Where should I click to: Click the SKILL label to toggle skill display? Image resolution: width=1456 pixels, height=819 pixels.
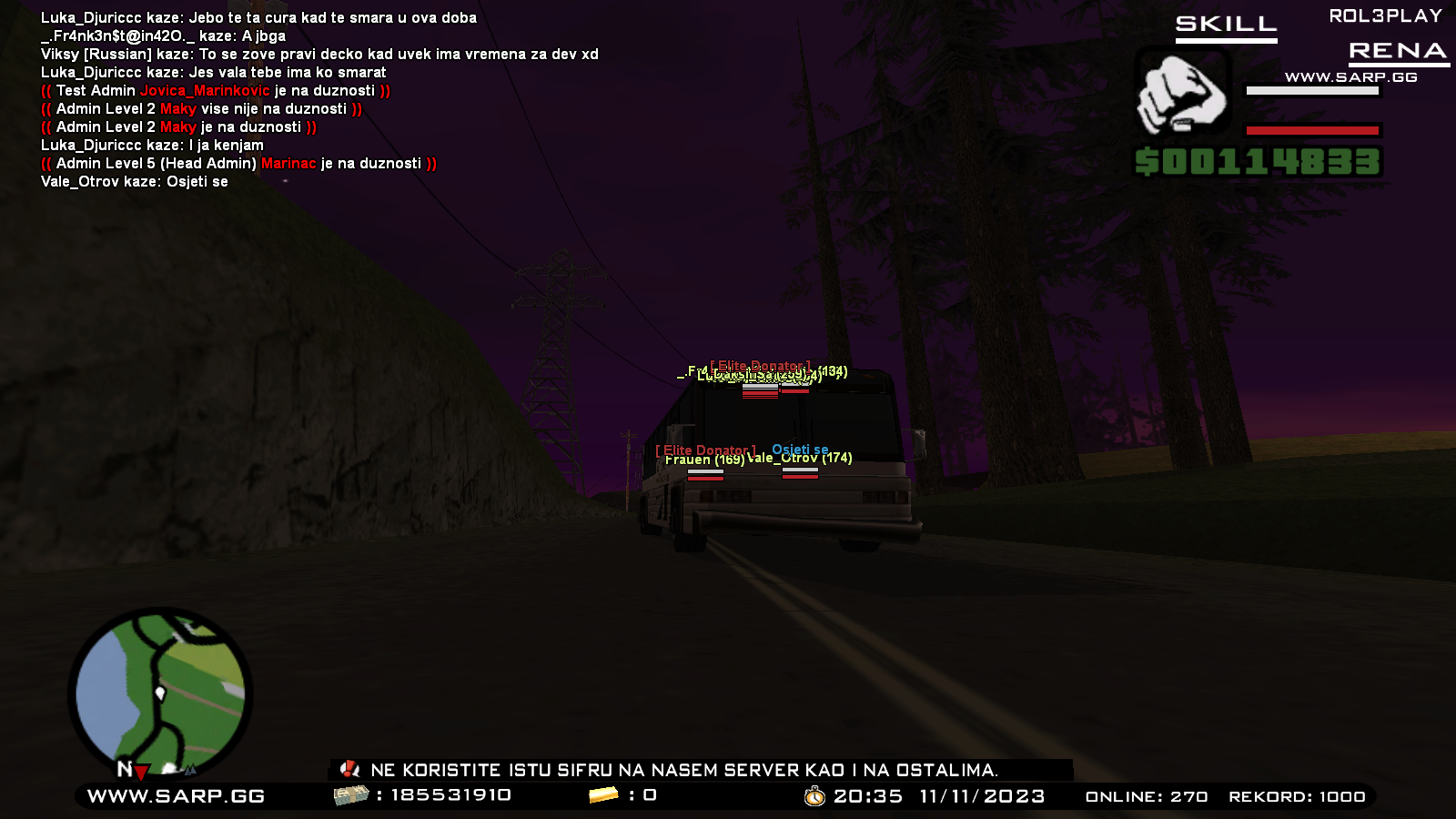pyautogui.click(x=1224, y=25)
